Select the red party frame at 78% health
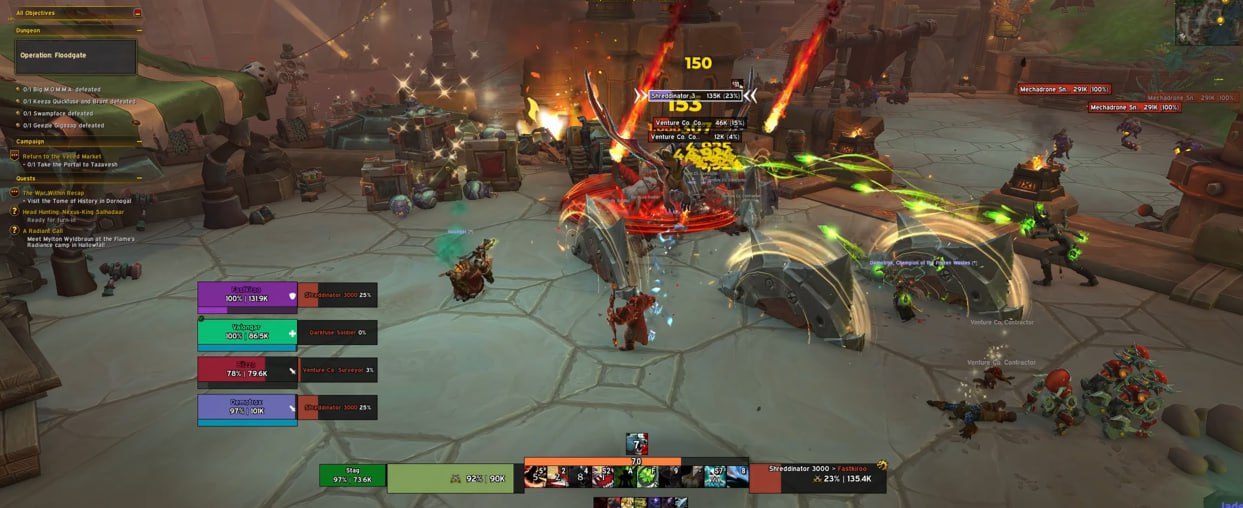Screen dimensions: 1243x508 [x=247, y=370]
